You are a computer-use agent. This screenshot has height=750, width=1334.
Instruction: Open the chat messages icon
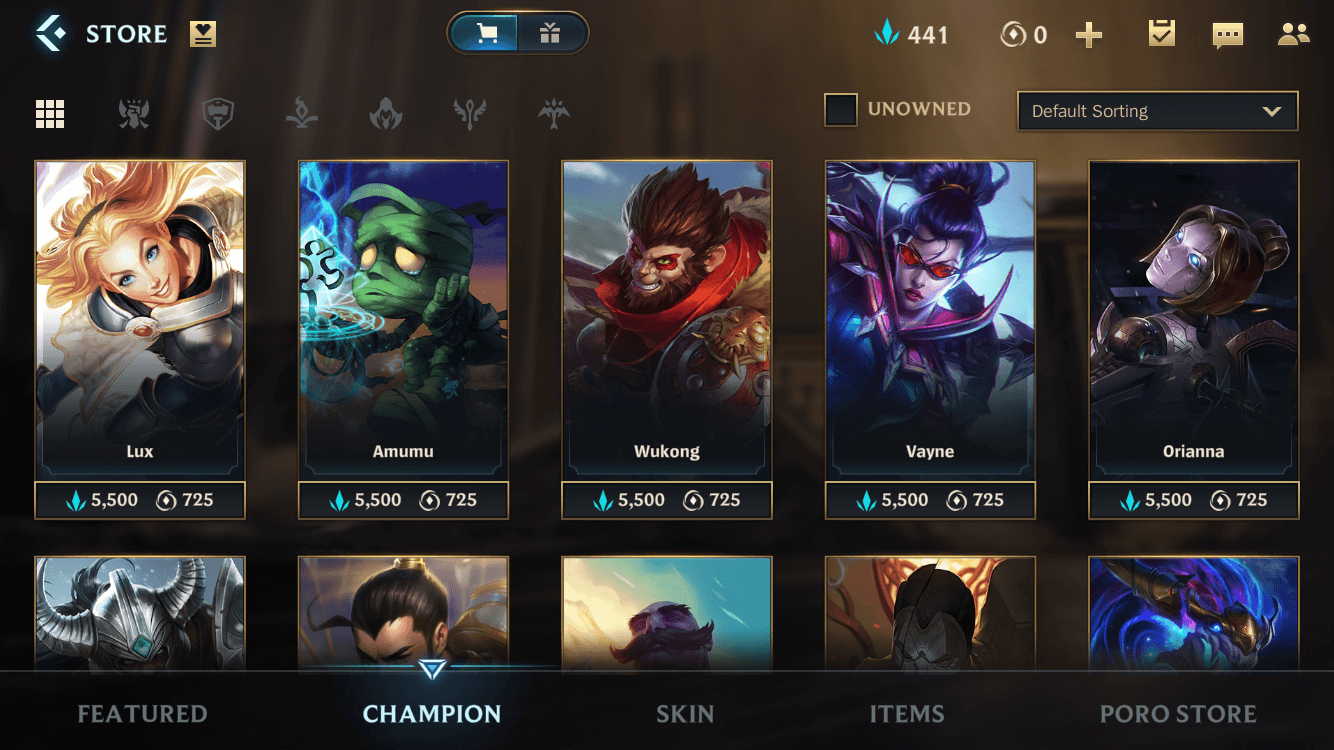[x=1227, y=33]
